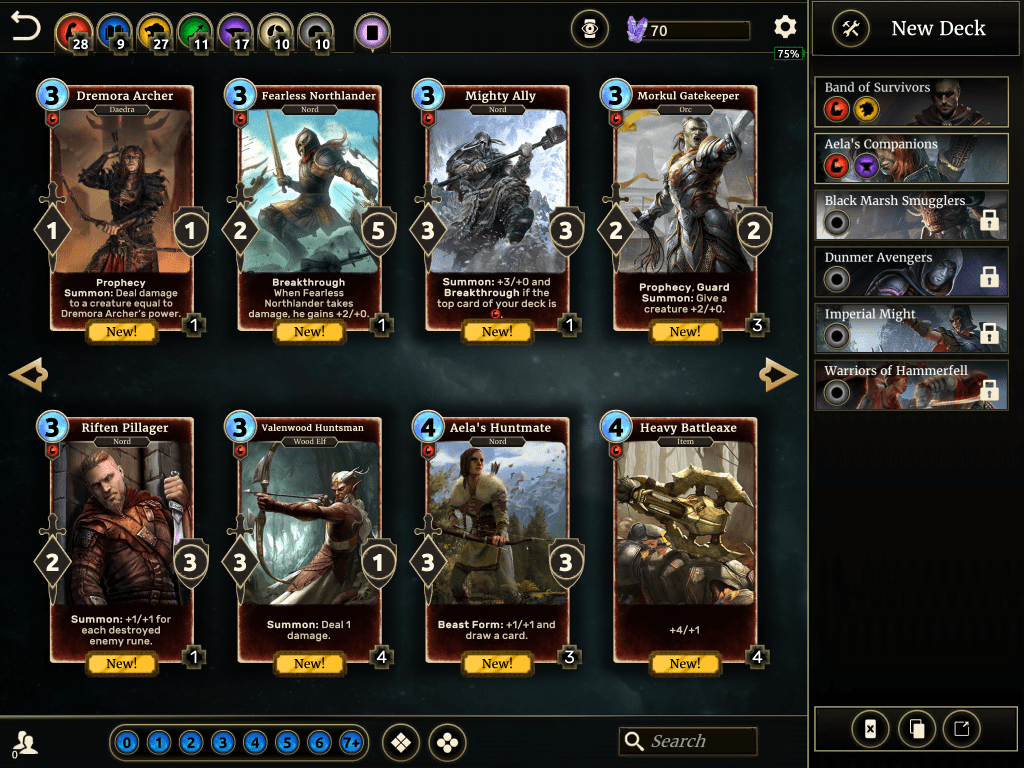This screenshot has height=768, width=1024.
Task: Select the Heavy Battleaxe item card
Action: [x=685, y=539]
